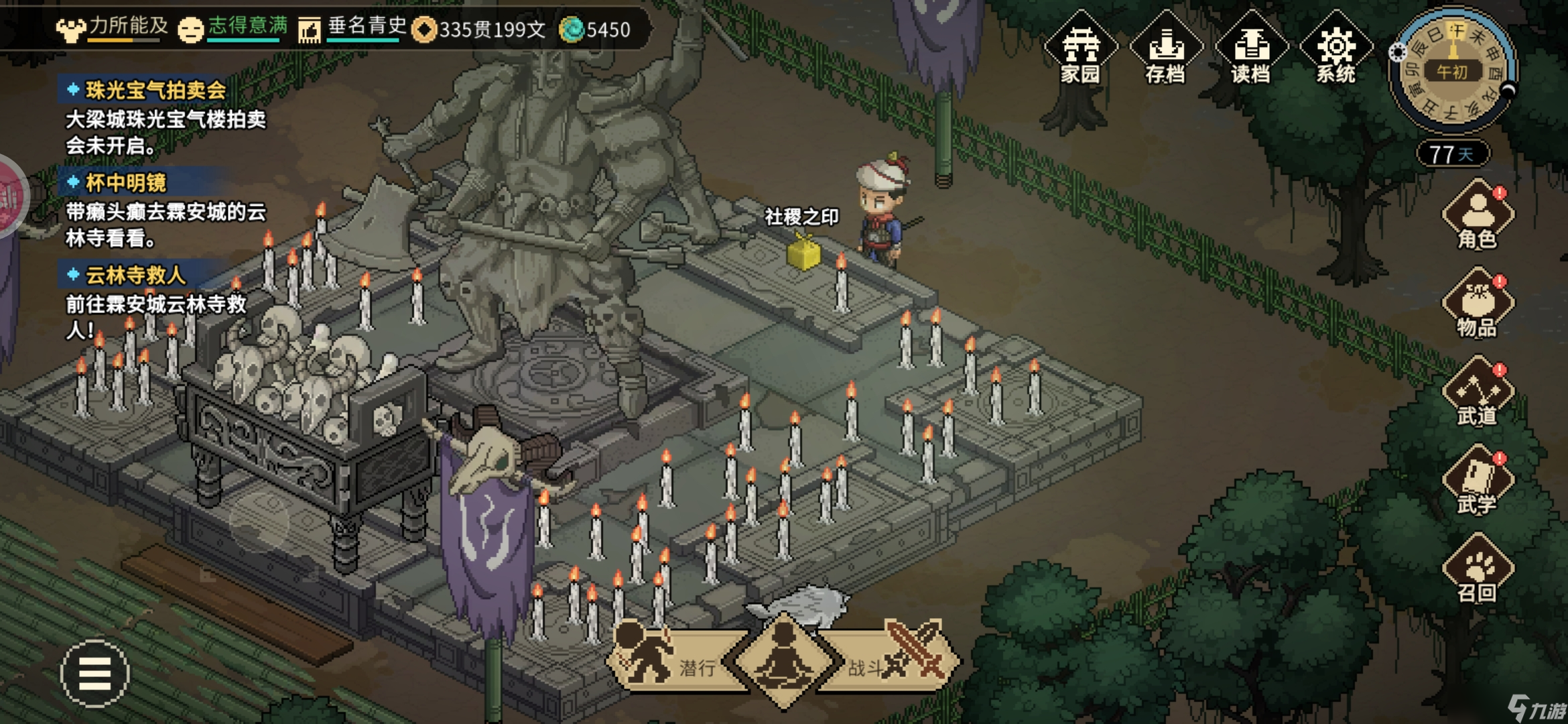Select the 珠光宝气拍卖会 quest entry
Viewport: 1568px width, 724px height.
coord(155,90)
